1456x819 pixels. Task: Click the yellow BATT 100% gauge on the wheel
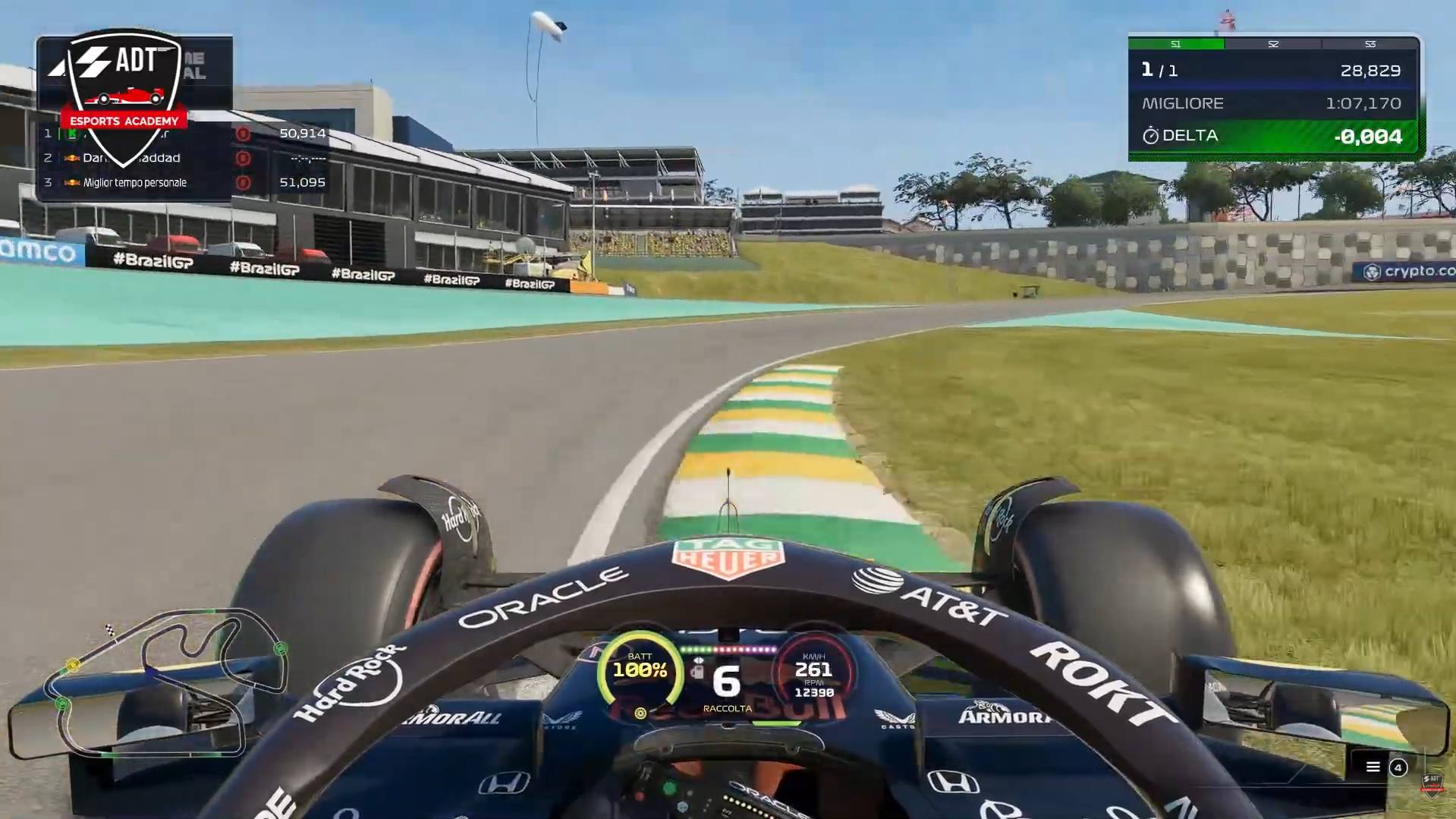(x=641, y=667)
